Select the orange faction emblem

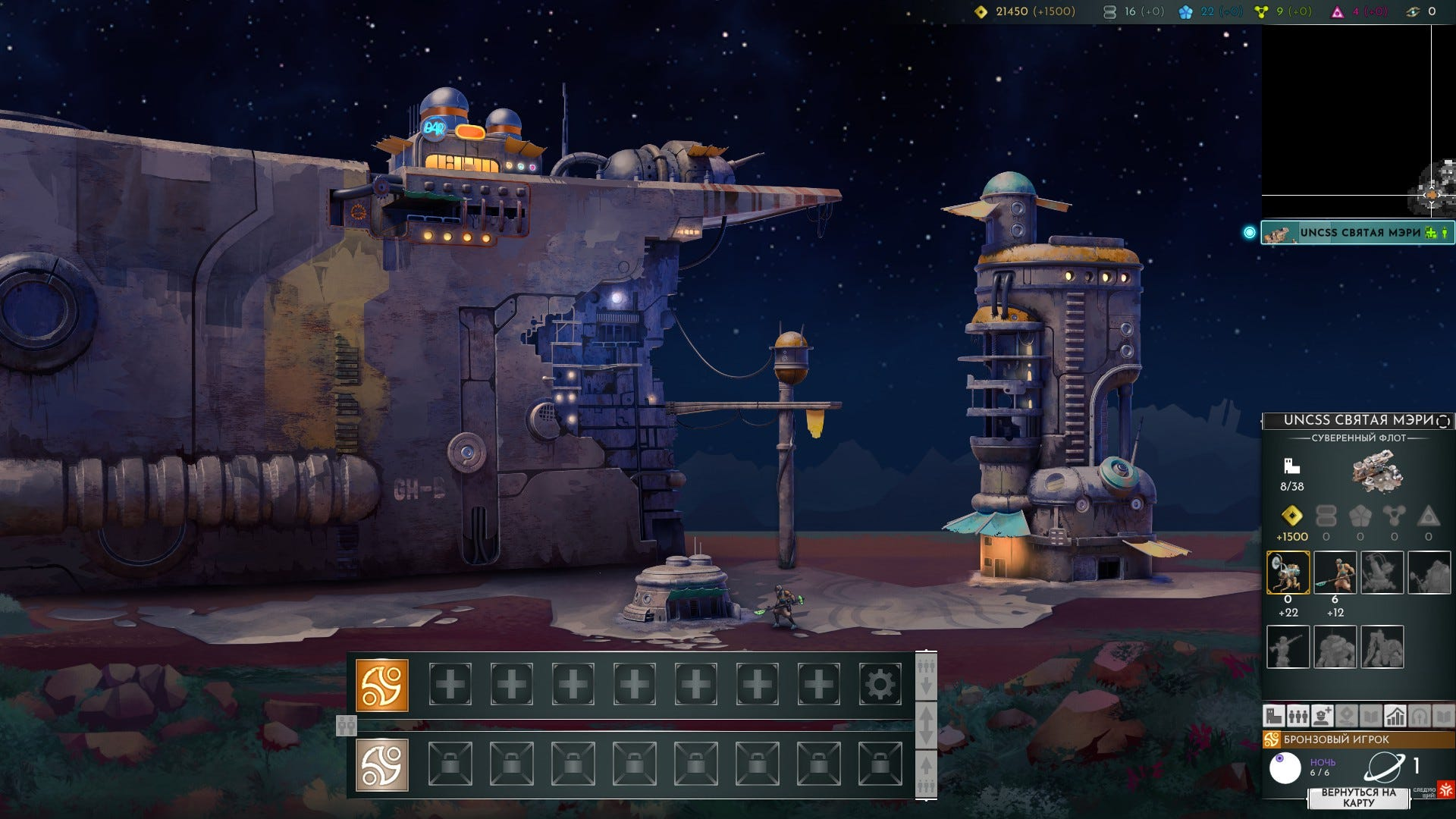pyautogui.click(x=382, y=685)
